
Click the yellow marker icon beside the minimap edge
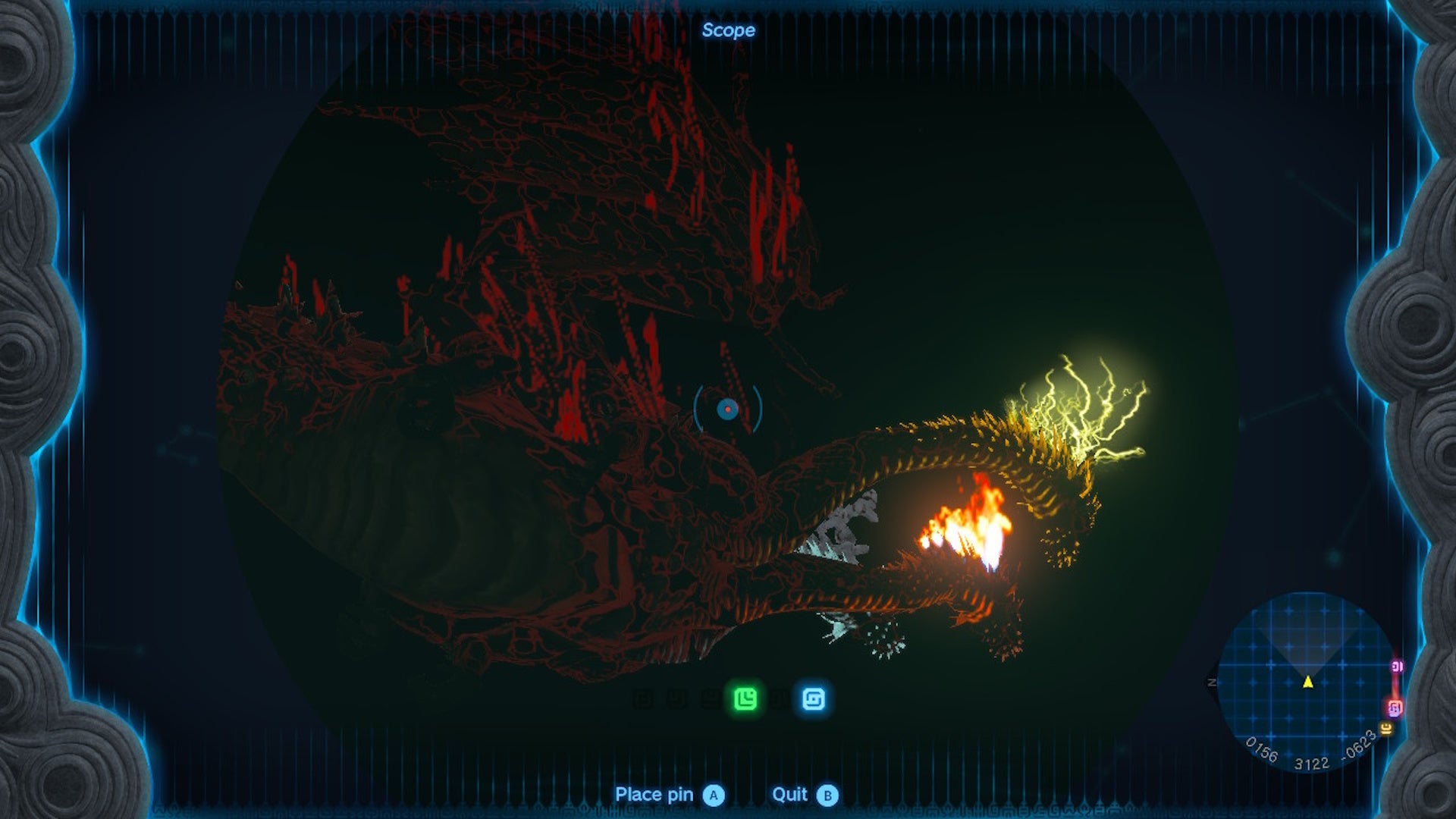(x=1385, y=728)
